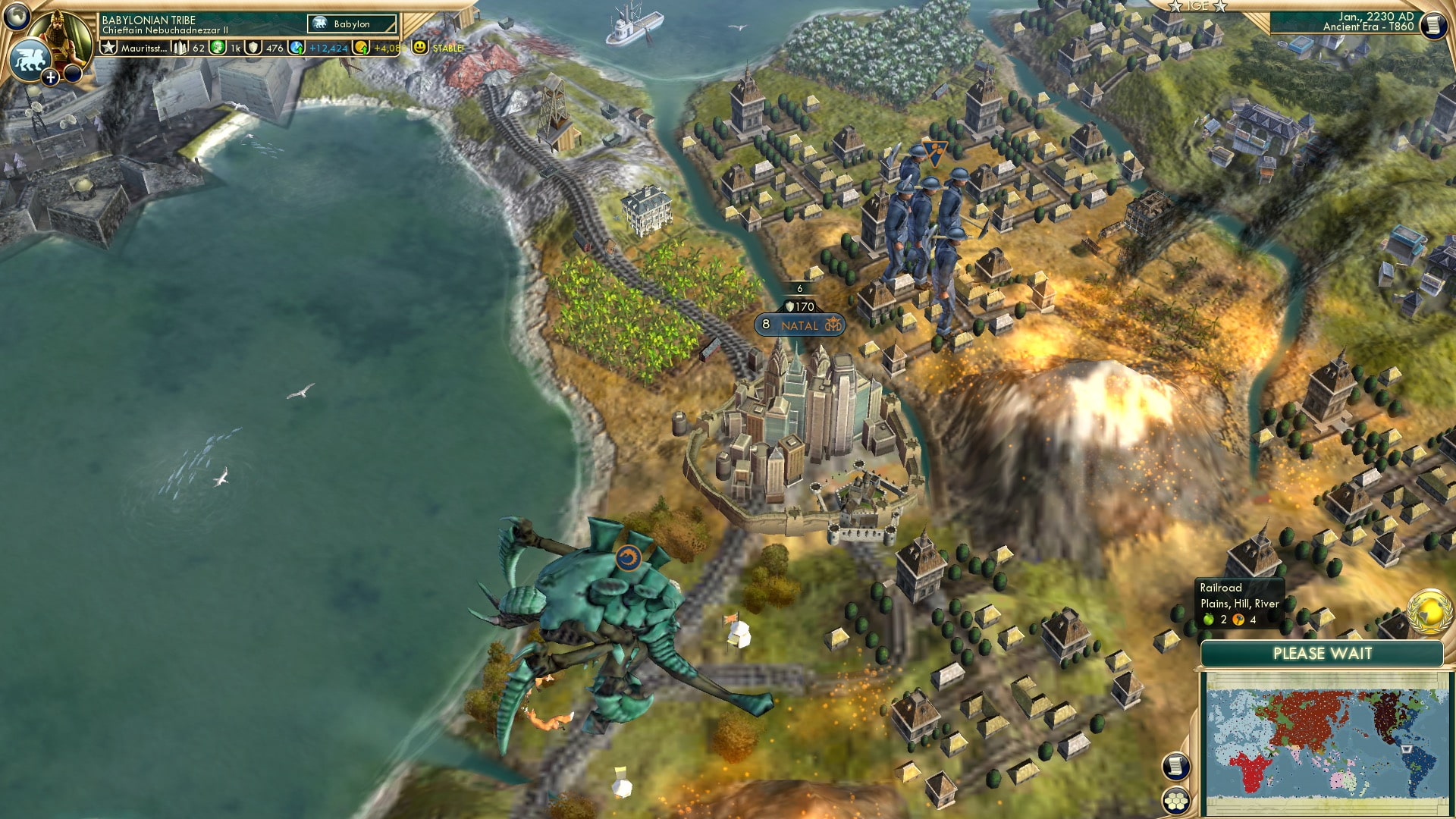Open the Babylon civilization dropdown
The width and height of the screenshot is (1456, 819).
pyautogui.click(x=350, y=24)
